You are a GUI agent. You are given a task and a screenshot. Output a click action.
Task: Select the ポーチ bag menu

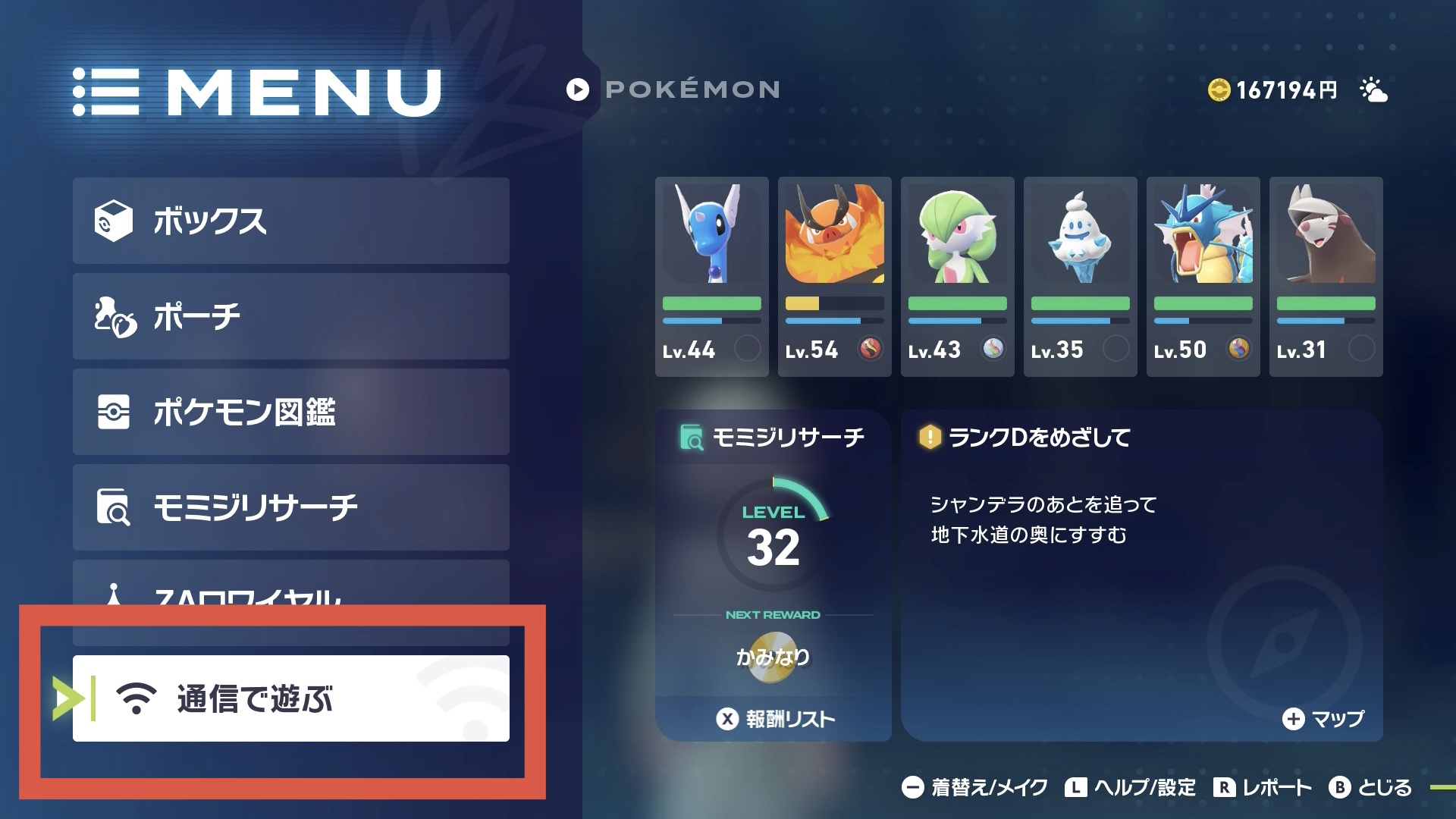click(290, 316)
